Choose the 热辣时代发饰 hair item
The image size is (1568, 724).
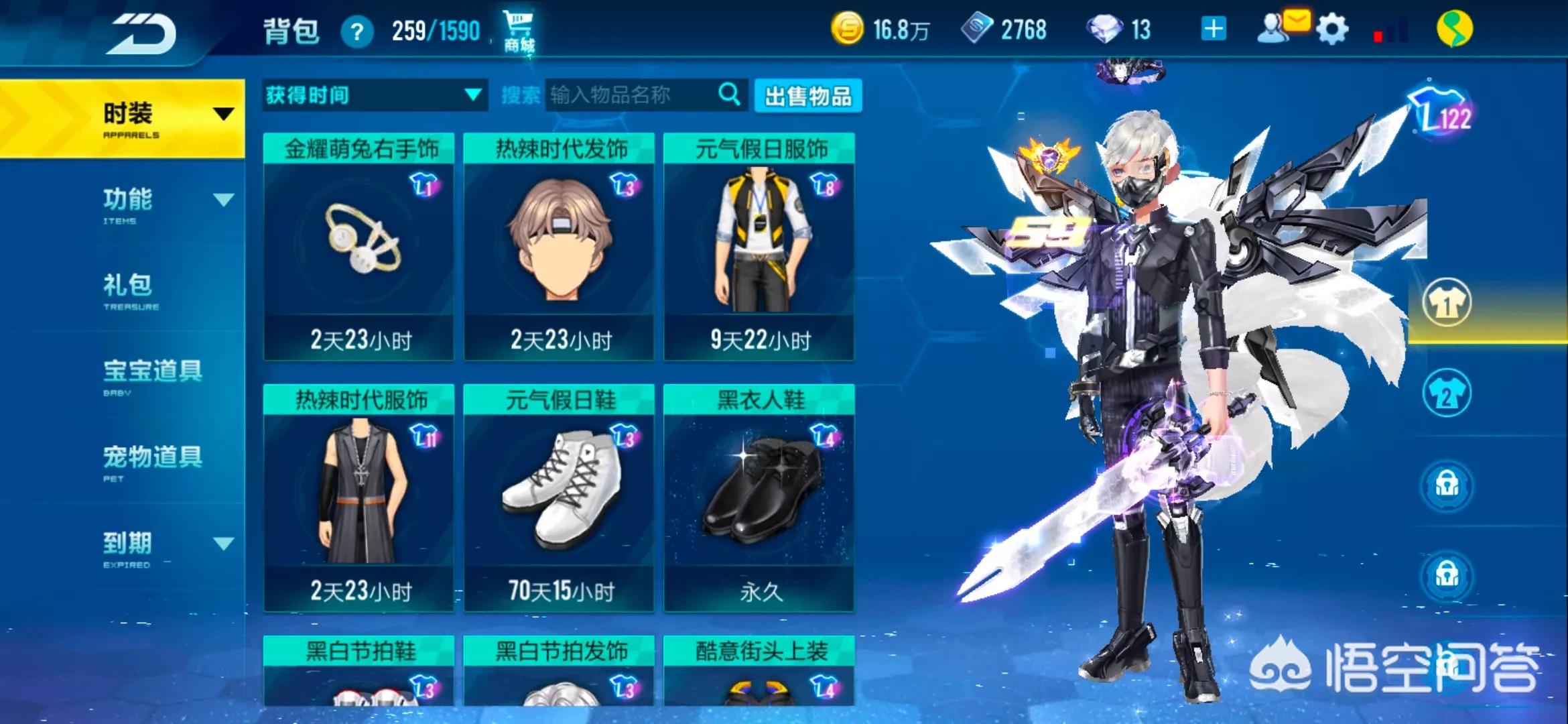tap(559, 246)
